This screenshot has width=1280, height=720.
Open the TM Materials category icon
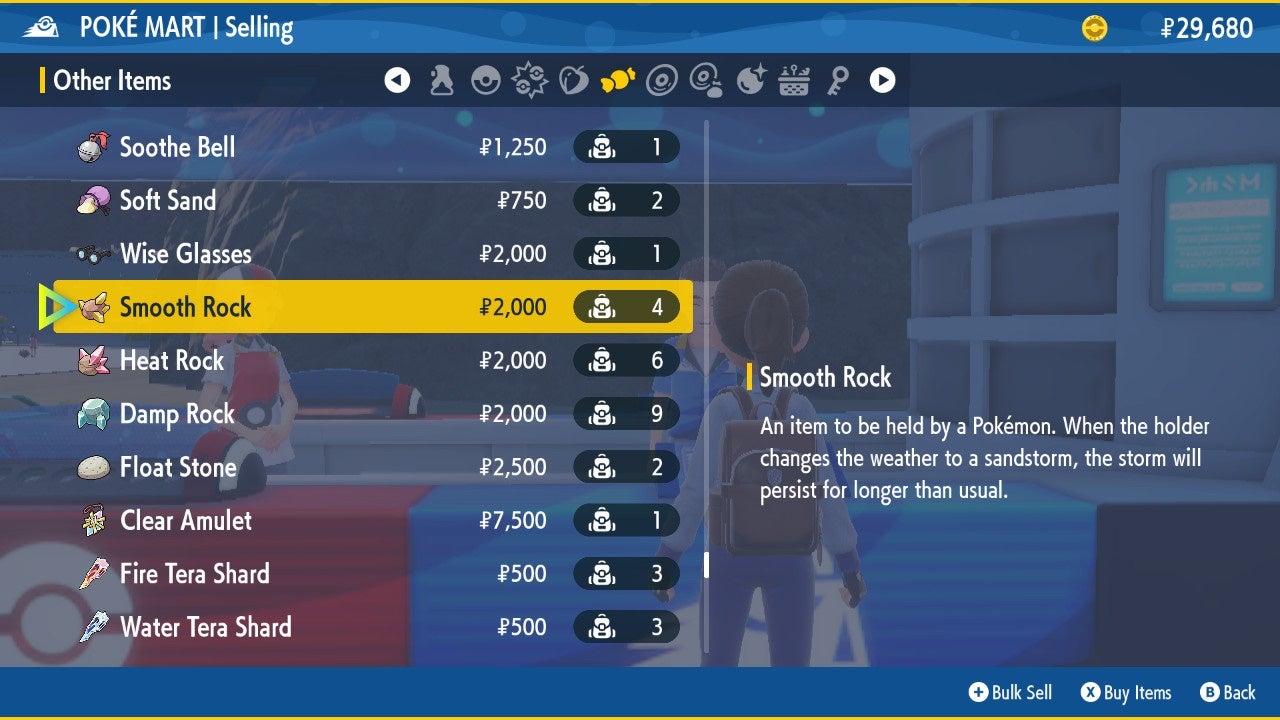coord(706,80)
